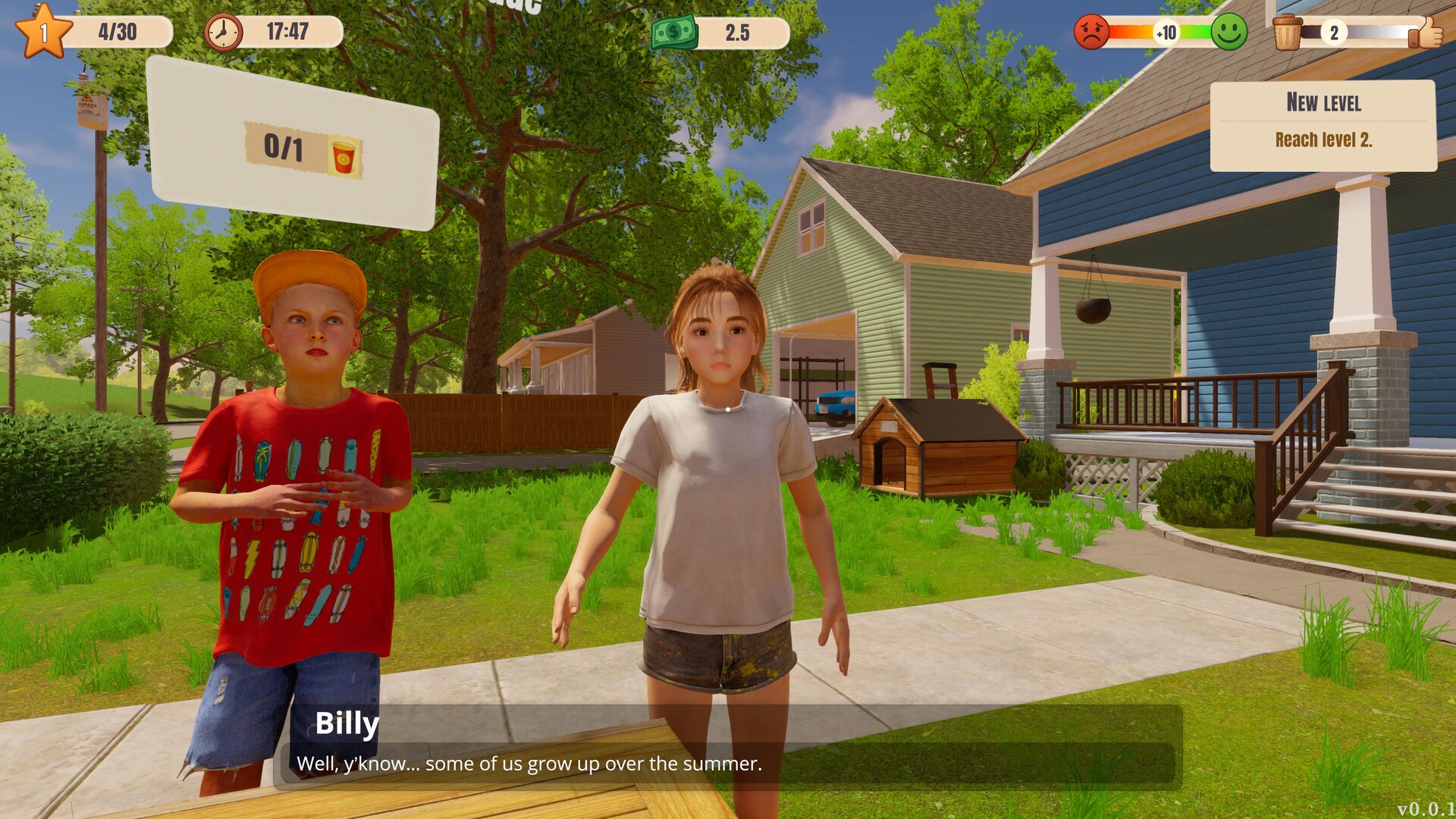Select the clock icon
Screen dimensions: 1456x819
pyautogui.click(x=223, y=32)
